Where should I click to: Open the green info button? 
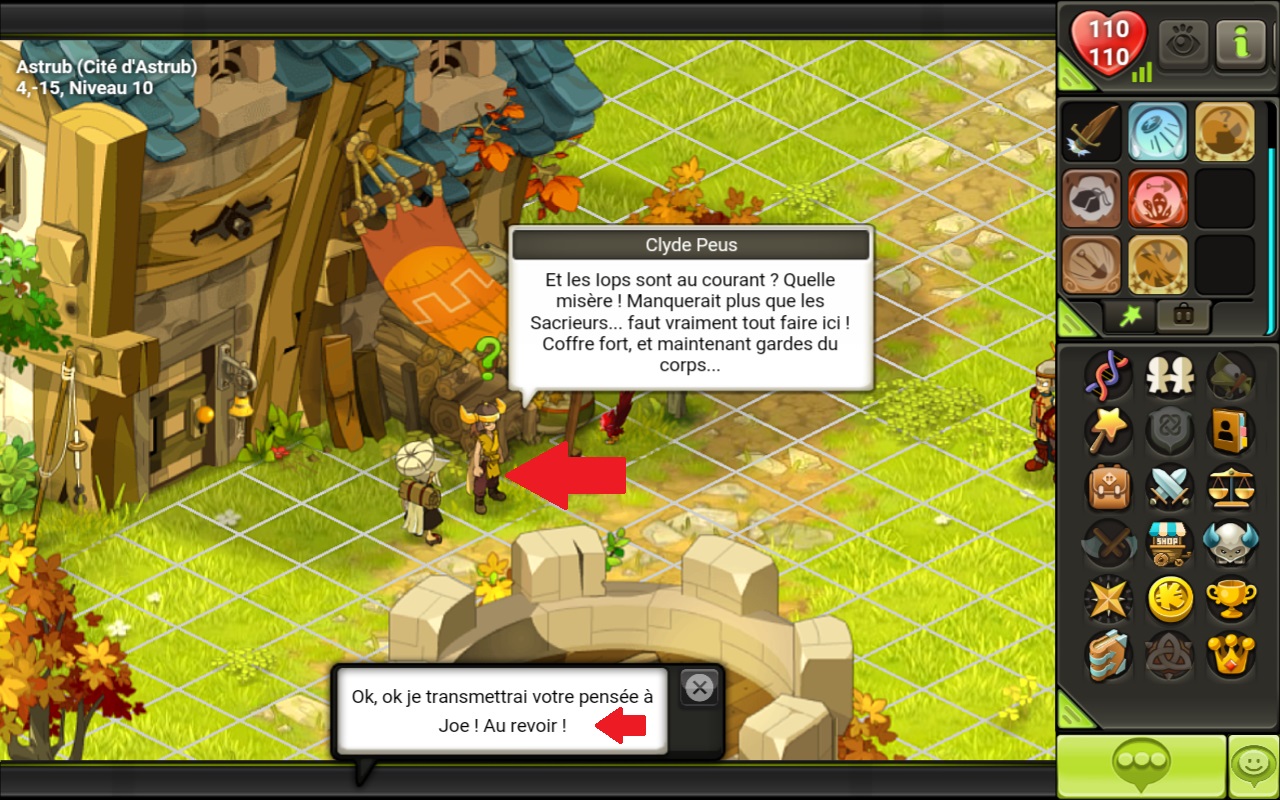coord(1240,44)
